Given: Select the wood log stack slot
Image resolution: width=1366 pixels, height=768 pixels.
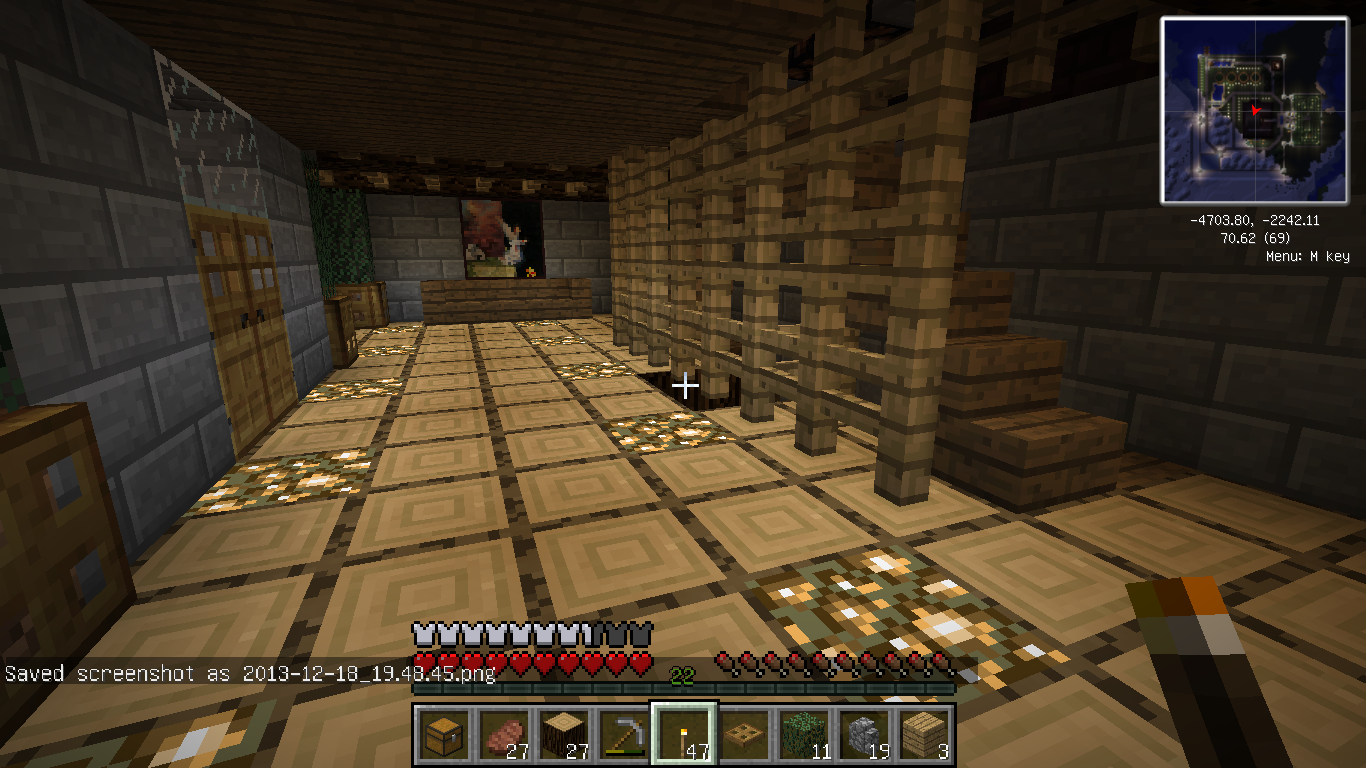Looking at the screenshot, I should pyautogui.click(x=562, y=735).
